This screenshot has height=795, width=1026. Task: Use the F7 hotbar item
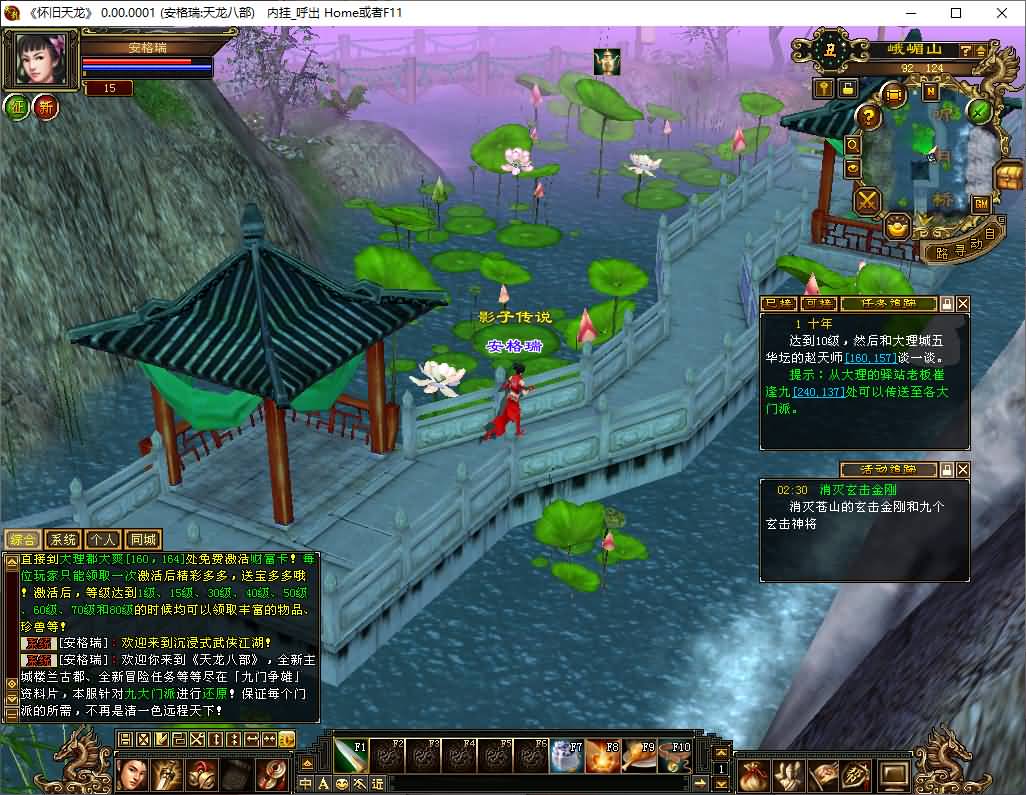coord(567,756)
